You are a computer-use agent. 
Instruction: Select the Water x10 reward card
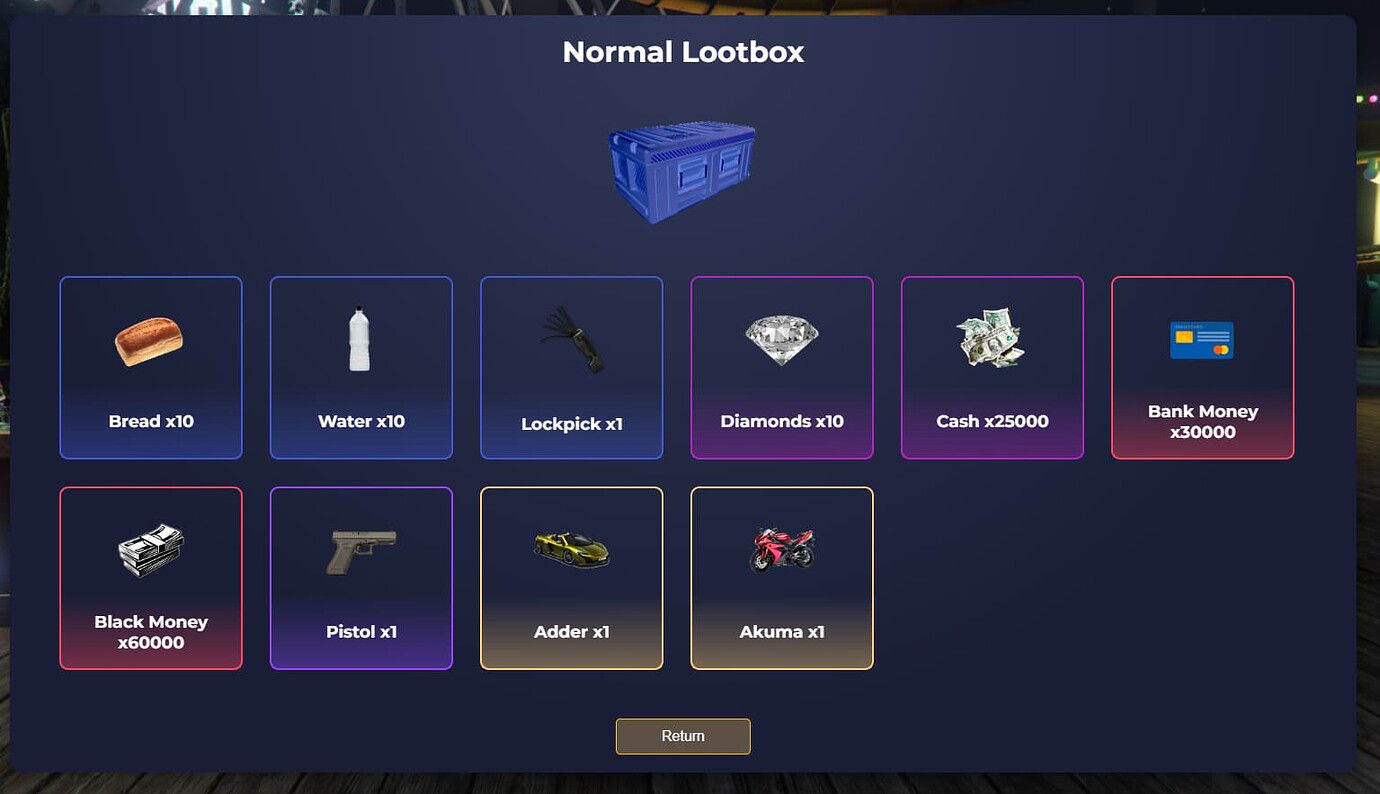coord(360,367)
